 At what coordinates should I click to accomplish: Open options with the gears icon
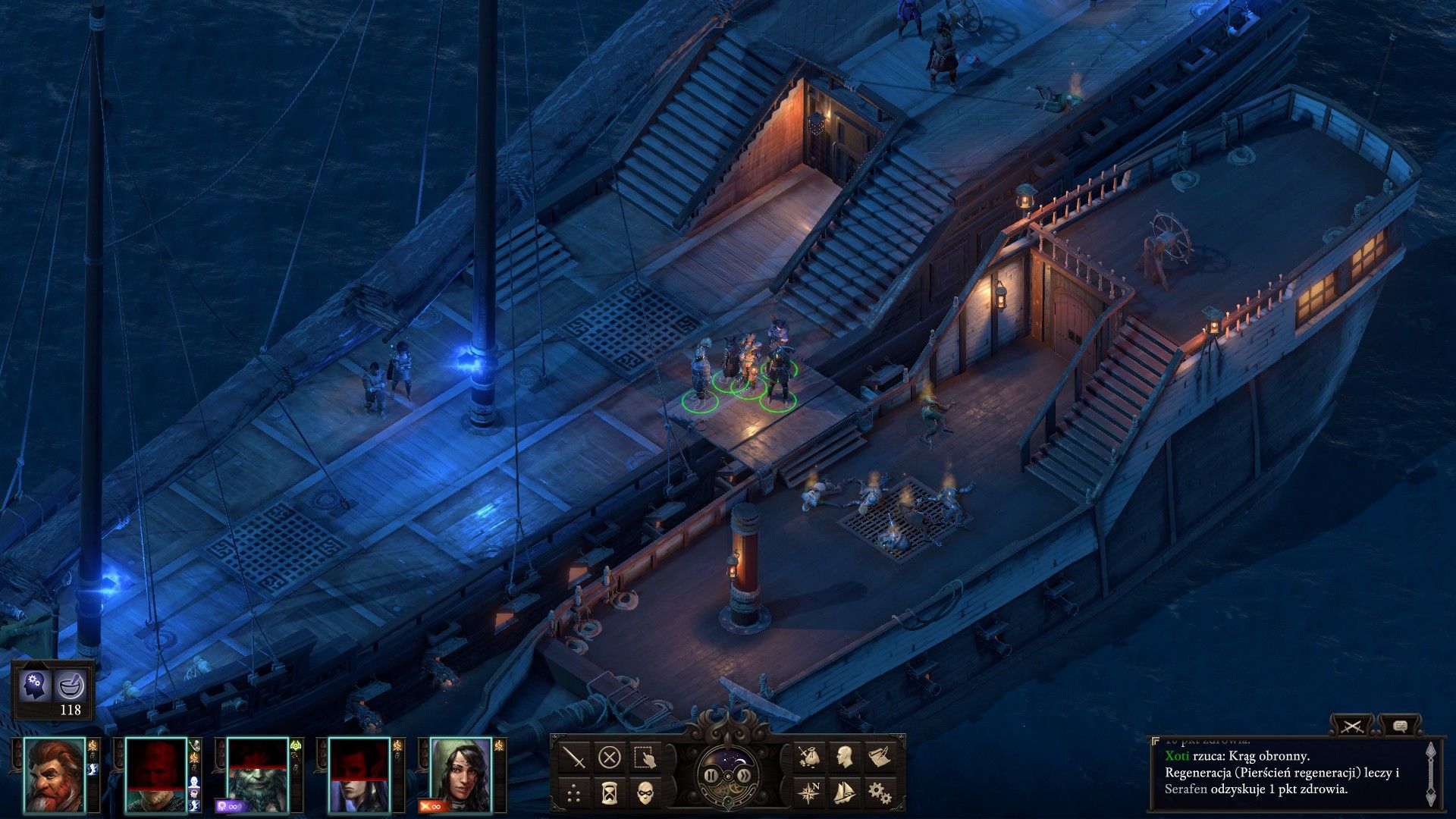pos(880,793)
